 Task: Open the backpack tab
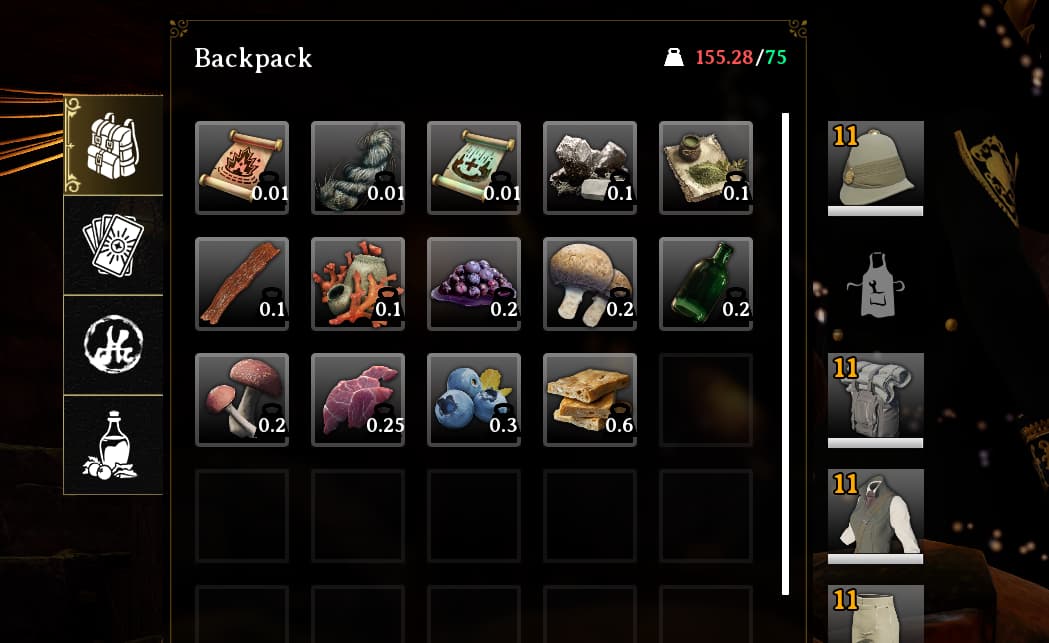(113, 145)
